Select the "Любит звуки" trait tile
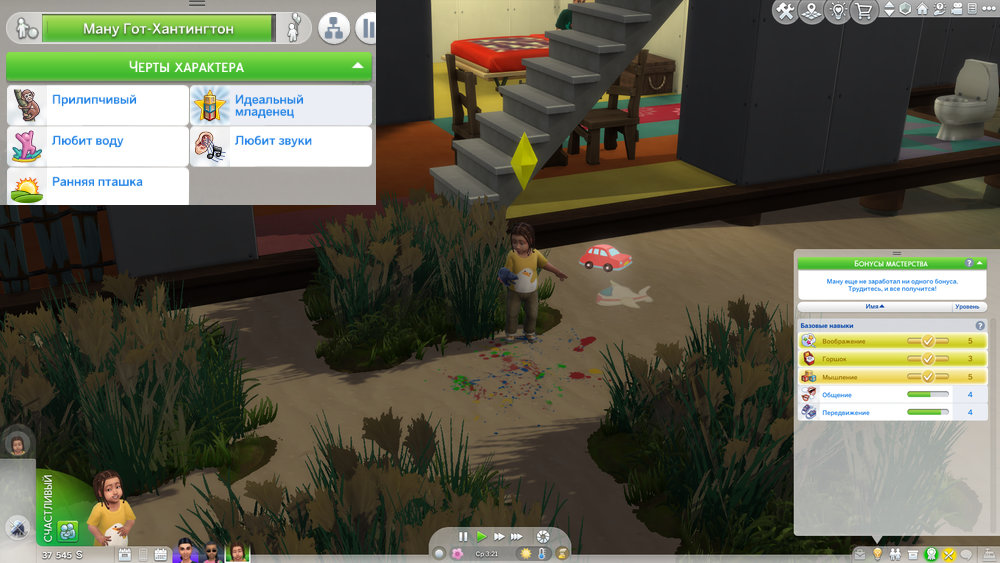This screenshot has height=563, width=1000. [x=280, y=146]
